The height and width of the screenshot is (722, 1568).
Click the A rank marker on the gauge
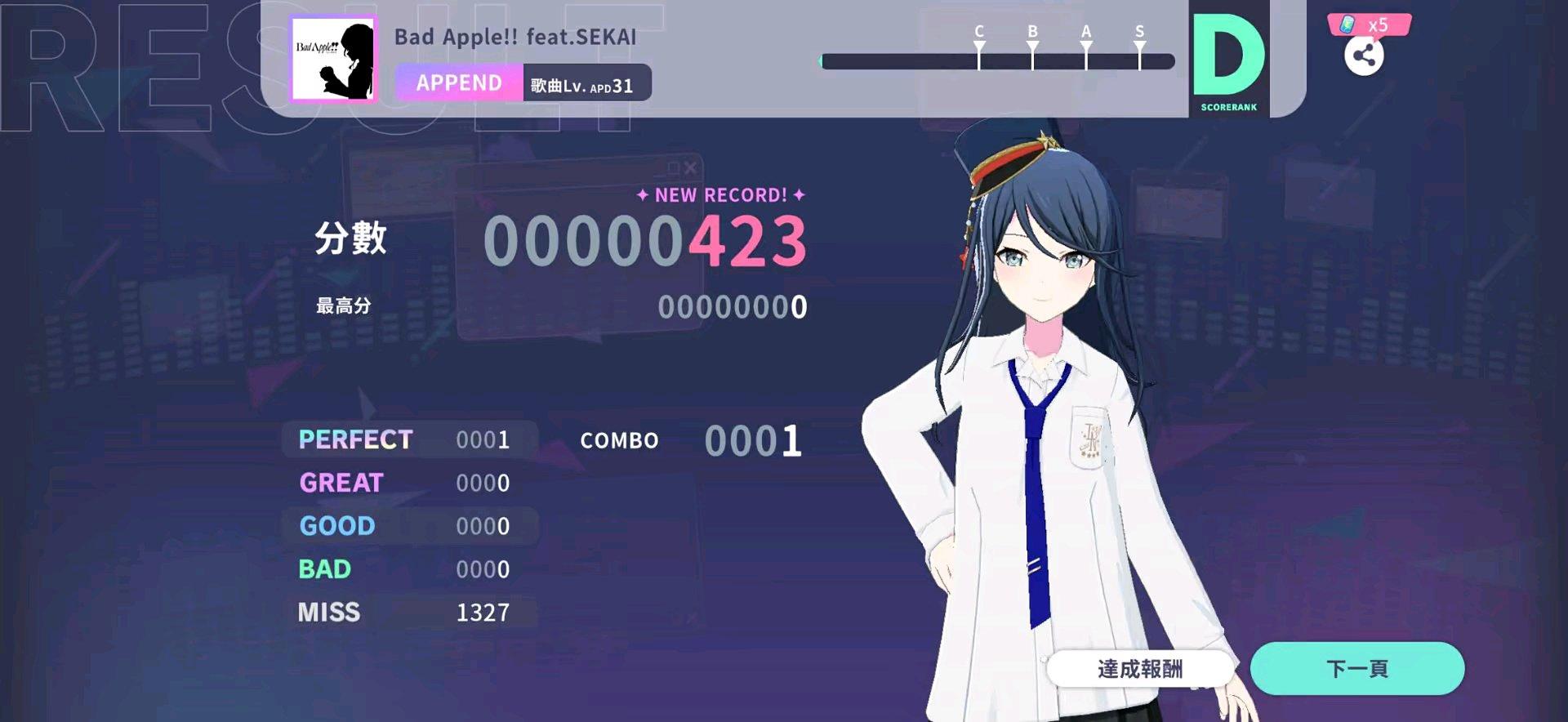coord(1085,45)
